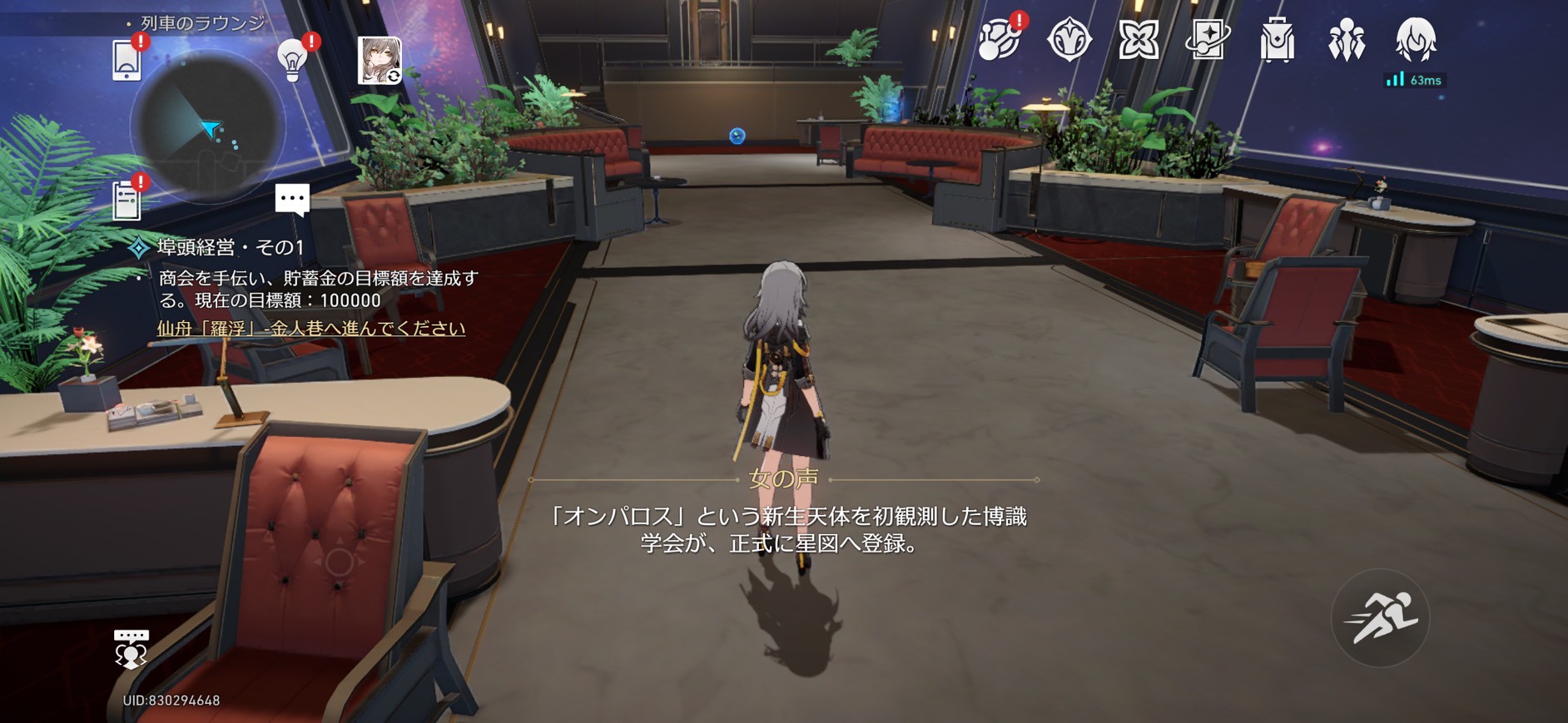
Task: Open the phone menu icon
Action: (x=127, y=60)
